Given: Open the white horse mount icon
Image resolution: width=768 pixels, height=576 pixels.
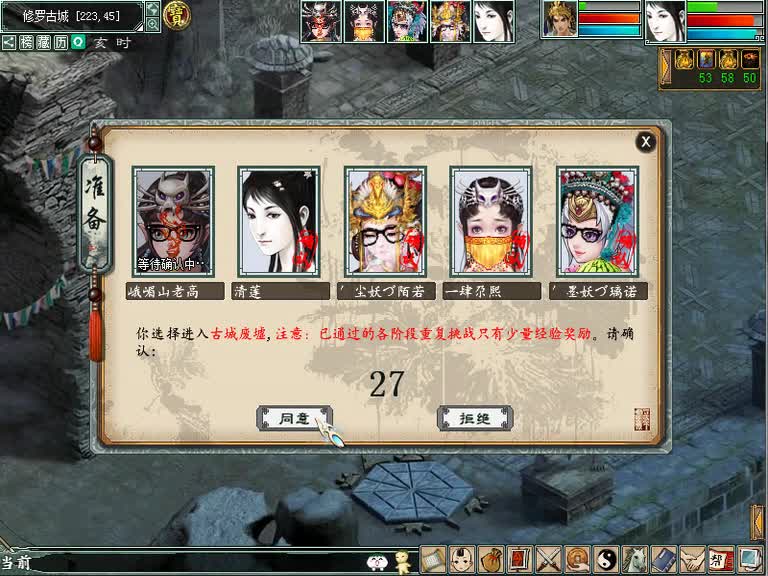Looking at the screenshot, I should (x=634, y=559).
